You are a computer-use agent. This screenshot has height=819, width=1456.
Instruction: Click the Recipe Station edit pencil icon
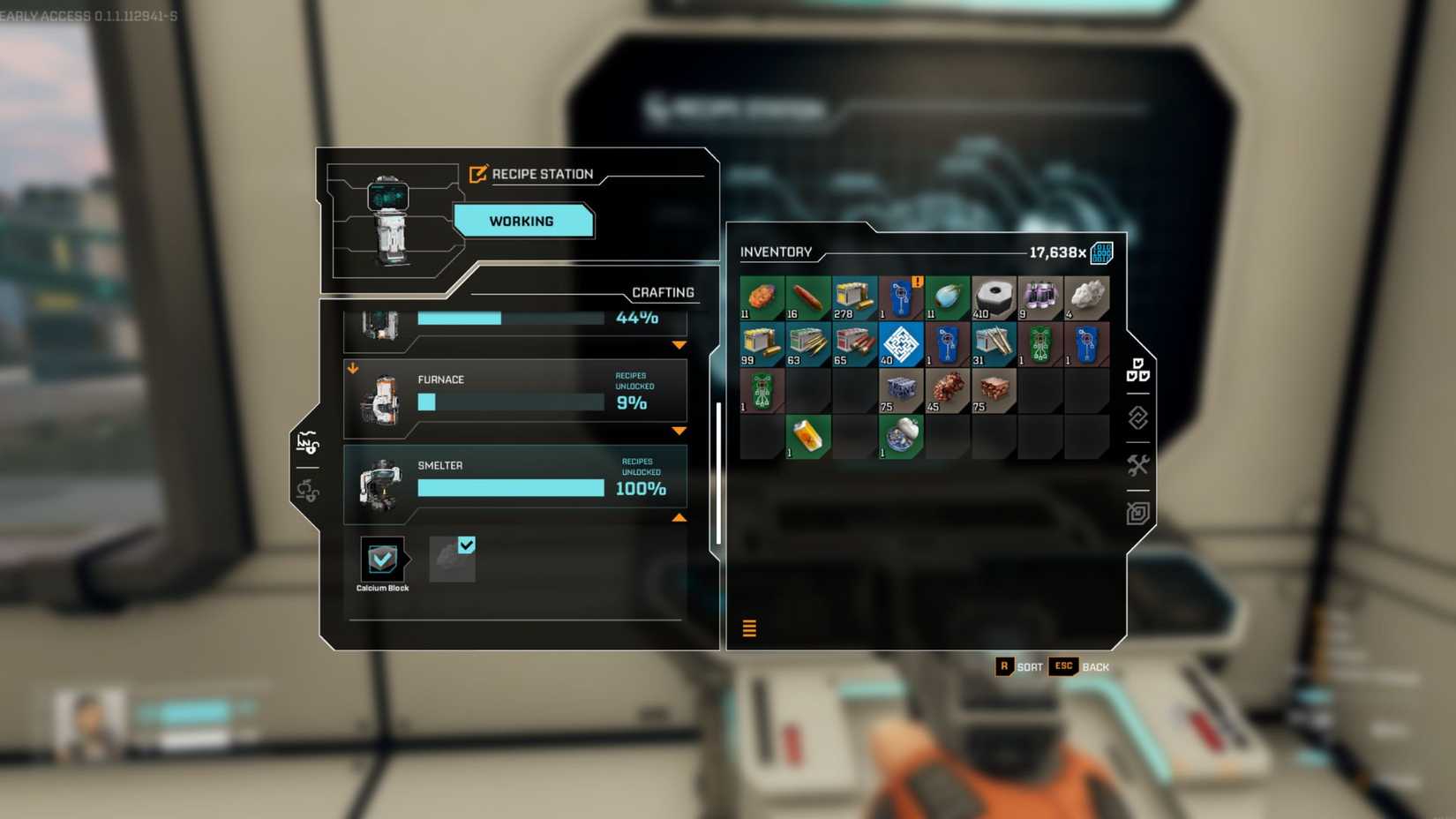pyautogui.click(x=477, y=173)
